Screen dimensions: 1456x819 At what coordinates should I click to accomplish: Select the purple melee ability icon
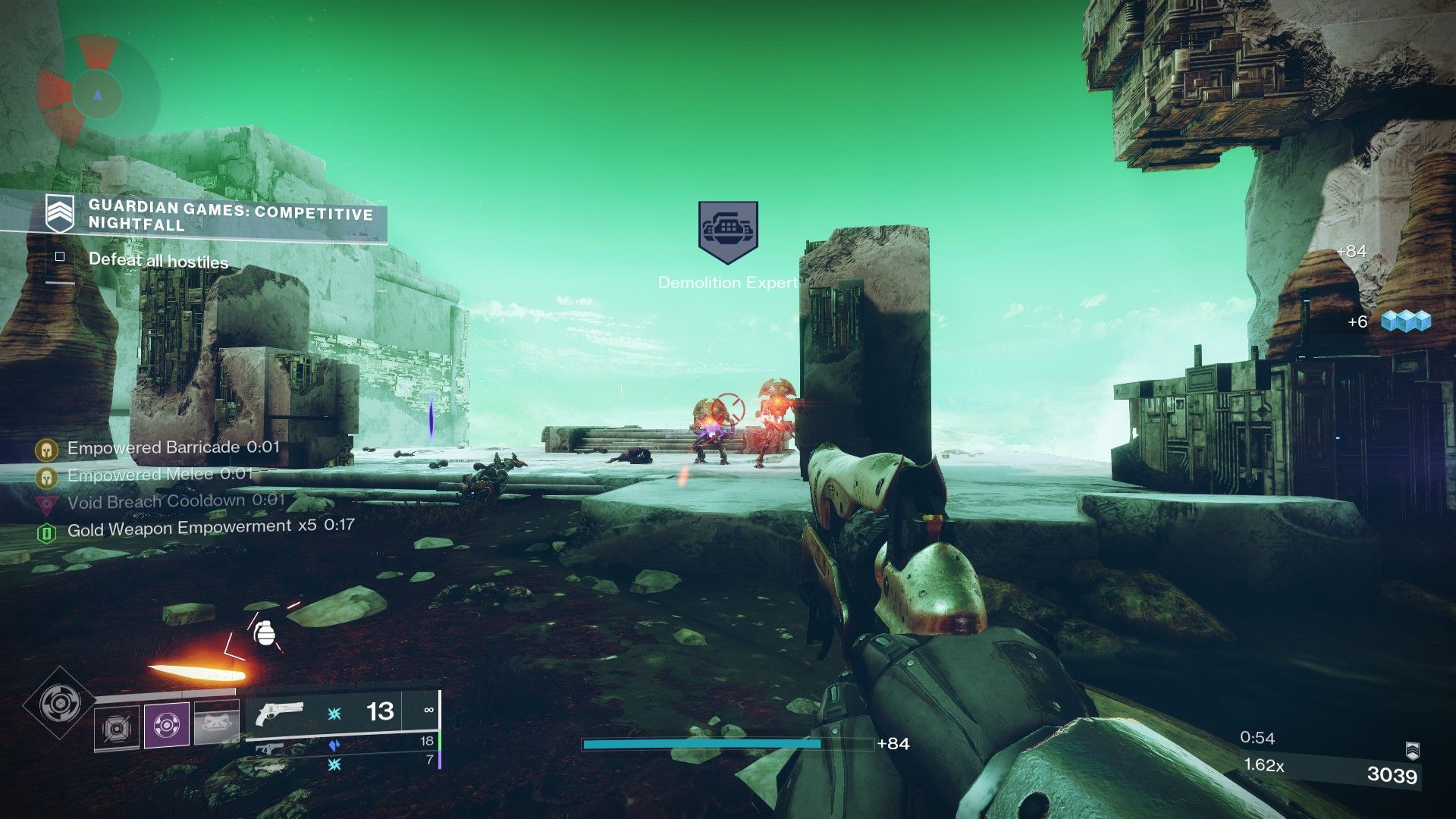[x=166, y=724]
